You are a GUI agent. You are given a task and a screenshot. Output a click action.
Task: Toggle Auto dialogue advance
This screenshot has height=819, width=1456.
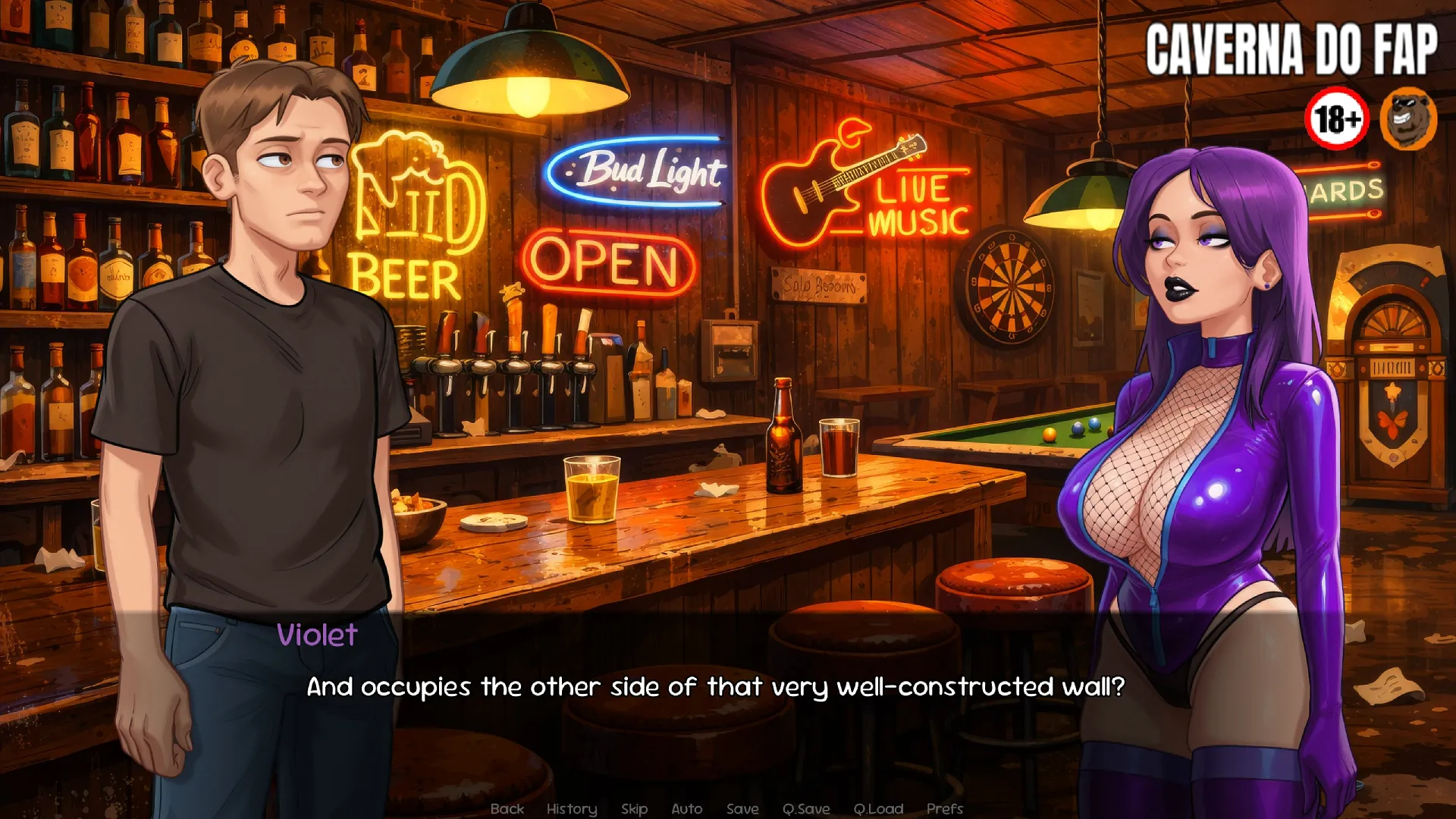click(x=686, y=808)
